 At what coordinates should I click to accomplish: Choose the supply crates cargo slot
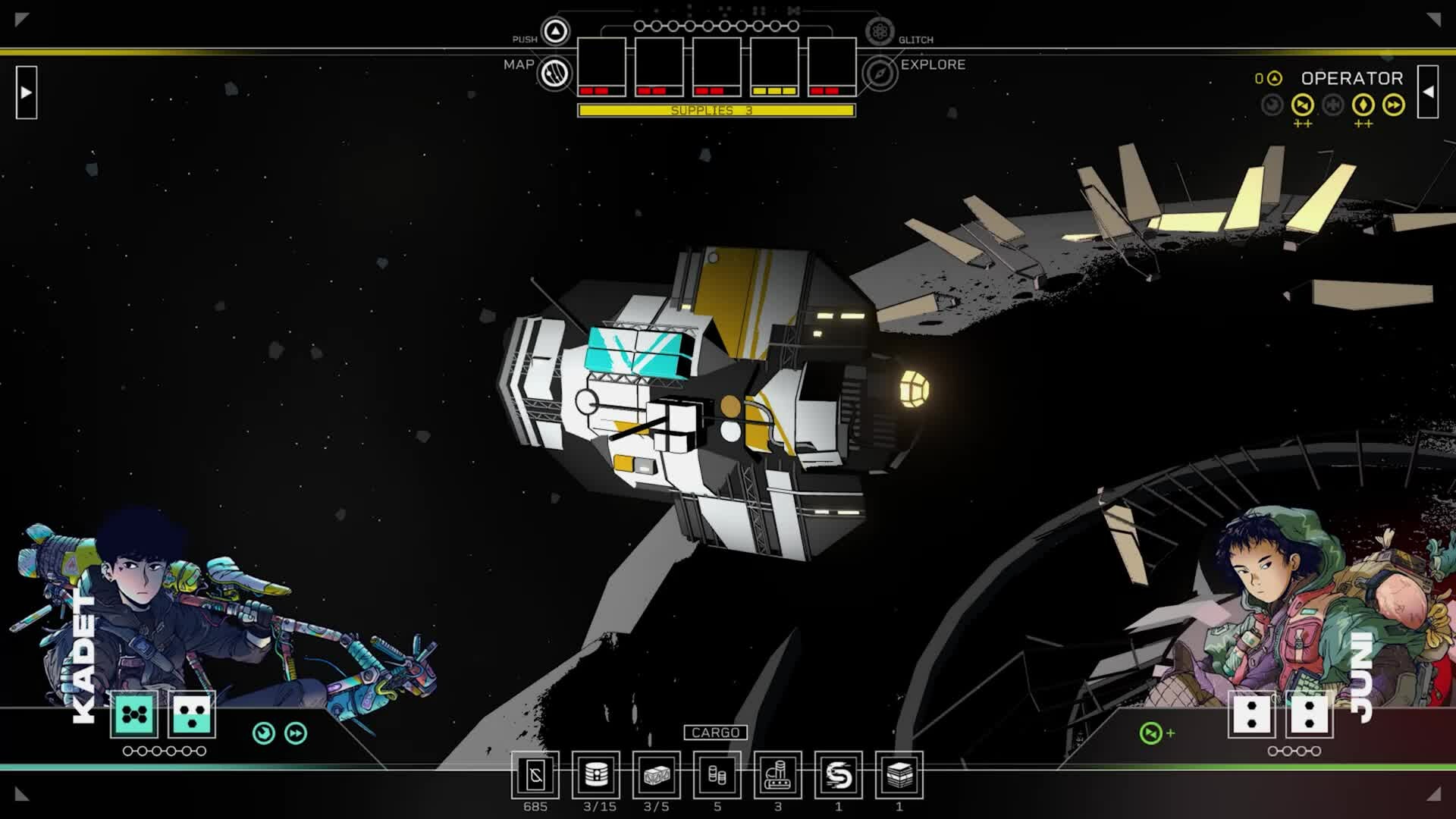(657, 775)
